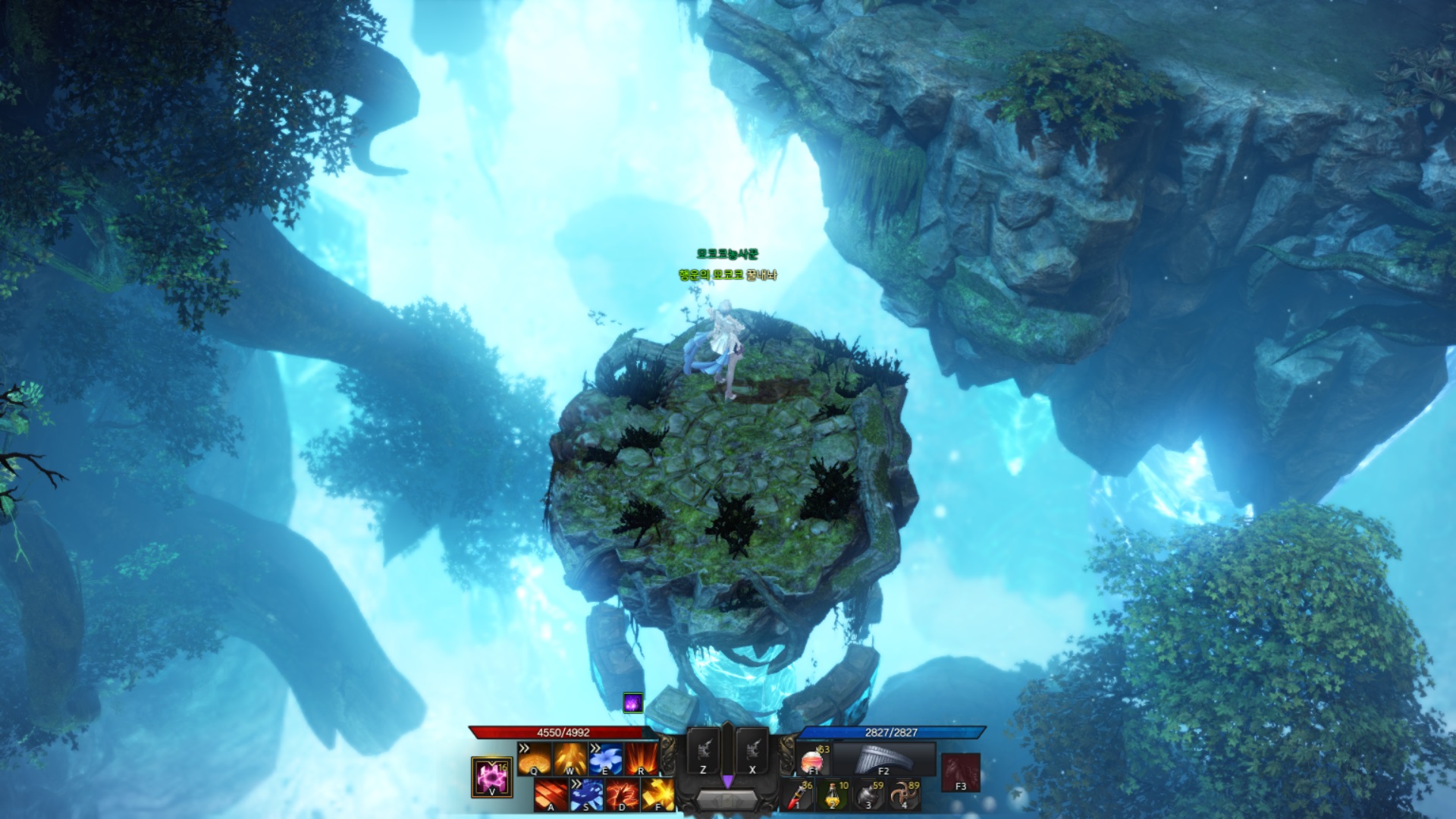1456x819 pixels.
Task: Use the golden explosion skill in slot F
Action: pyautogui.click(x=657, y=795)
